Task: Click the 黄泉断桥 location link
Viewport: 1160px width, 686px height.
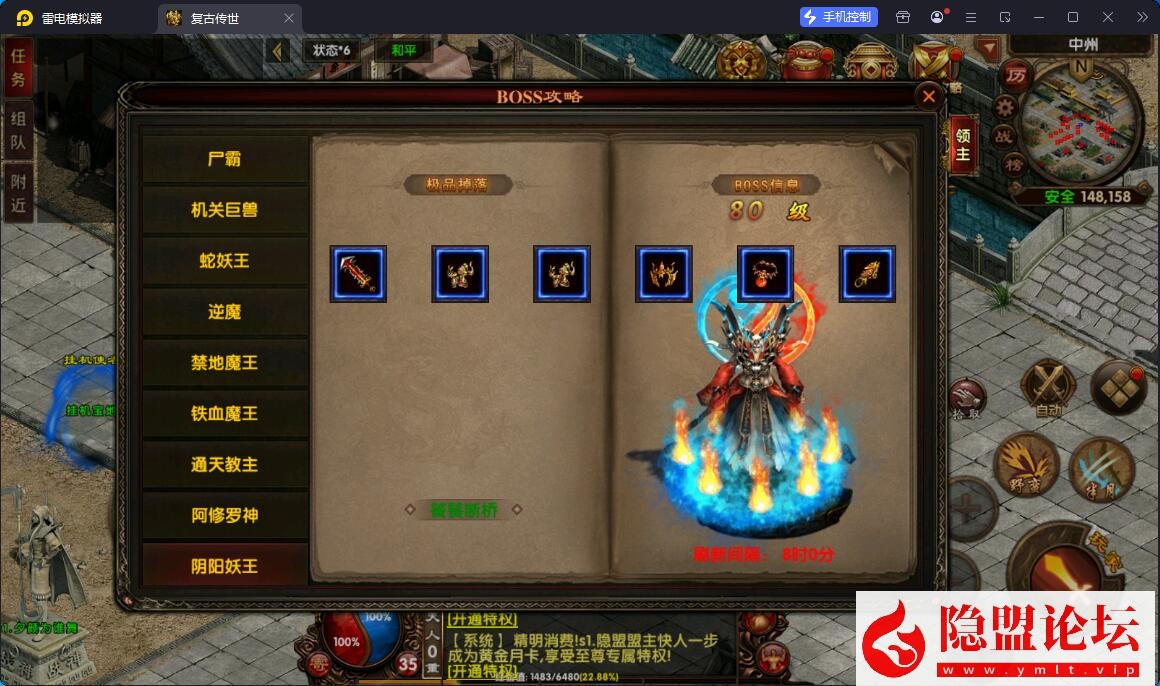Action: pos(464,509)
